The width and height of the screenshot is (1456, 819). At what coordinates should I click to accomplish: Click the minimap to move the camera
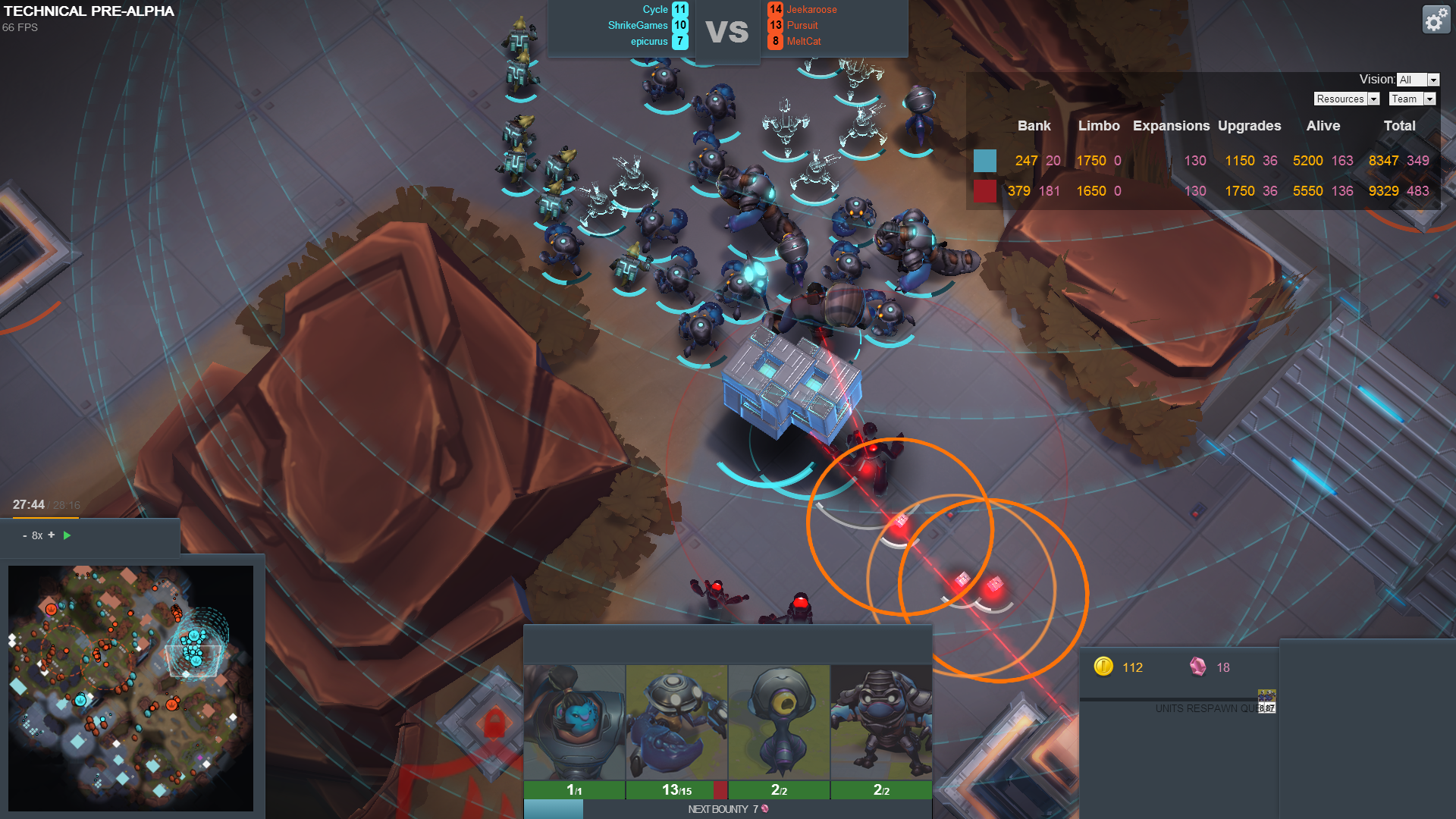[130, 688]
